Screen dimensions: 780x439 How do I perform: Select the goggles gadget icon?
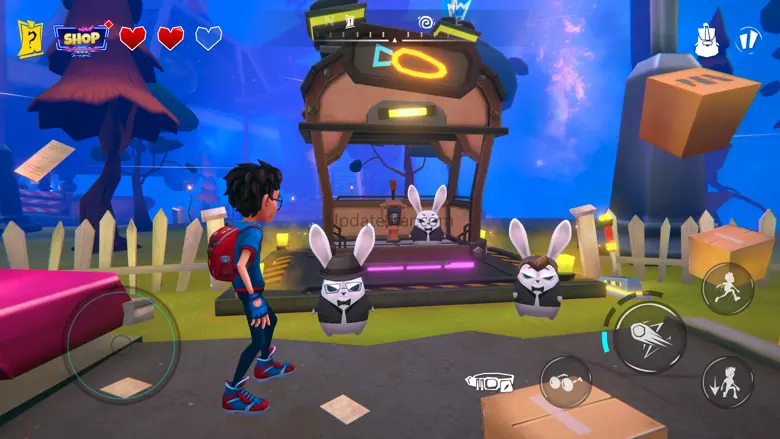[489, 382]
